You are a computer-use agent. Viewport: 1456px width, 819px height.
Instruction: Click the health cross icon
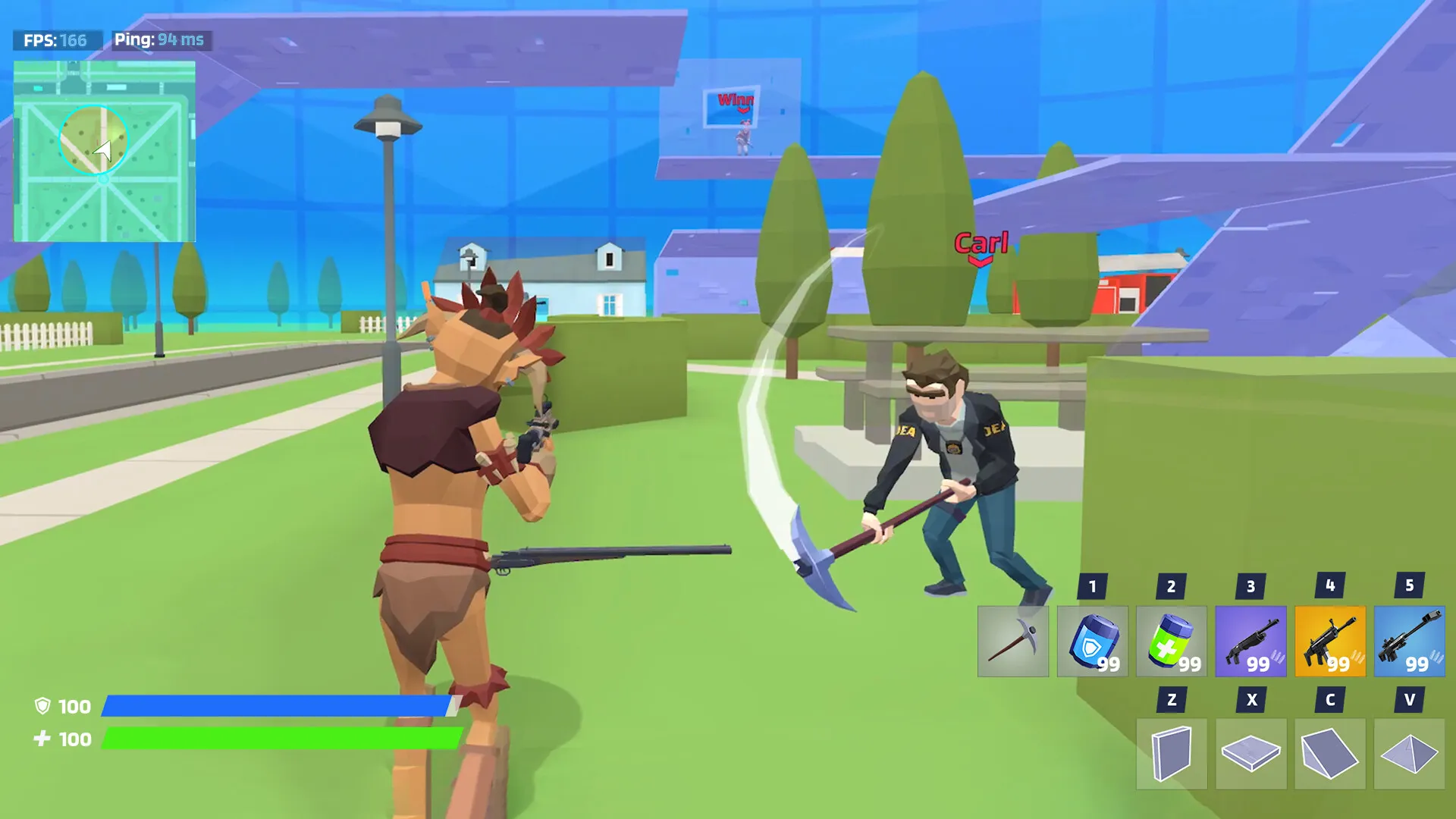pos(44,737)
